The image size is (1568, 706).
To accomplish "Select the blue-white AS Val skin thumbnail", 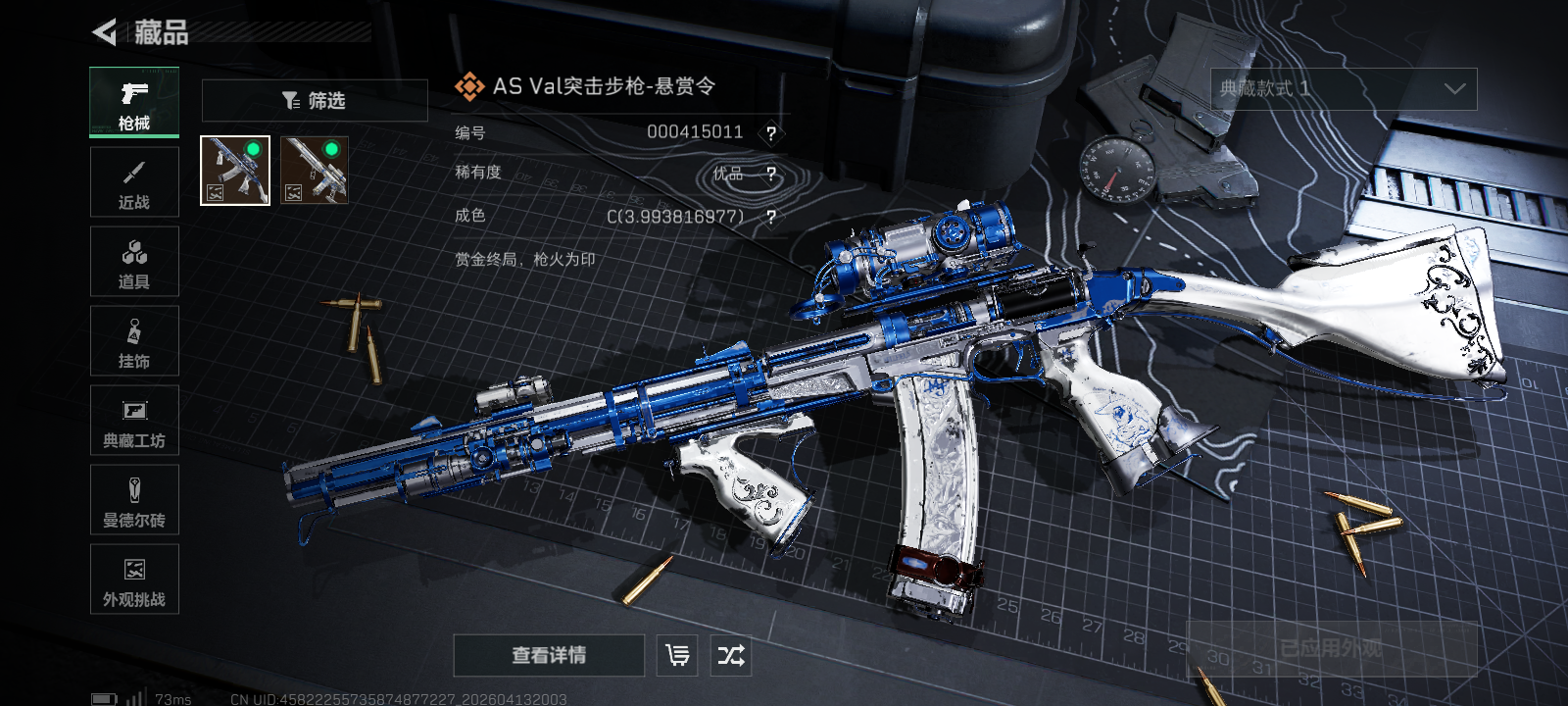I will click(x=235, y=171).
